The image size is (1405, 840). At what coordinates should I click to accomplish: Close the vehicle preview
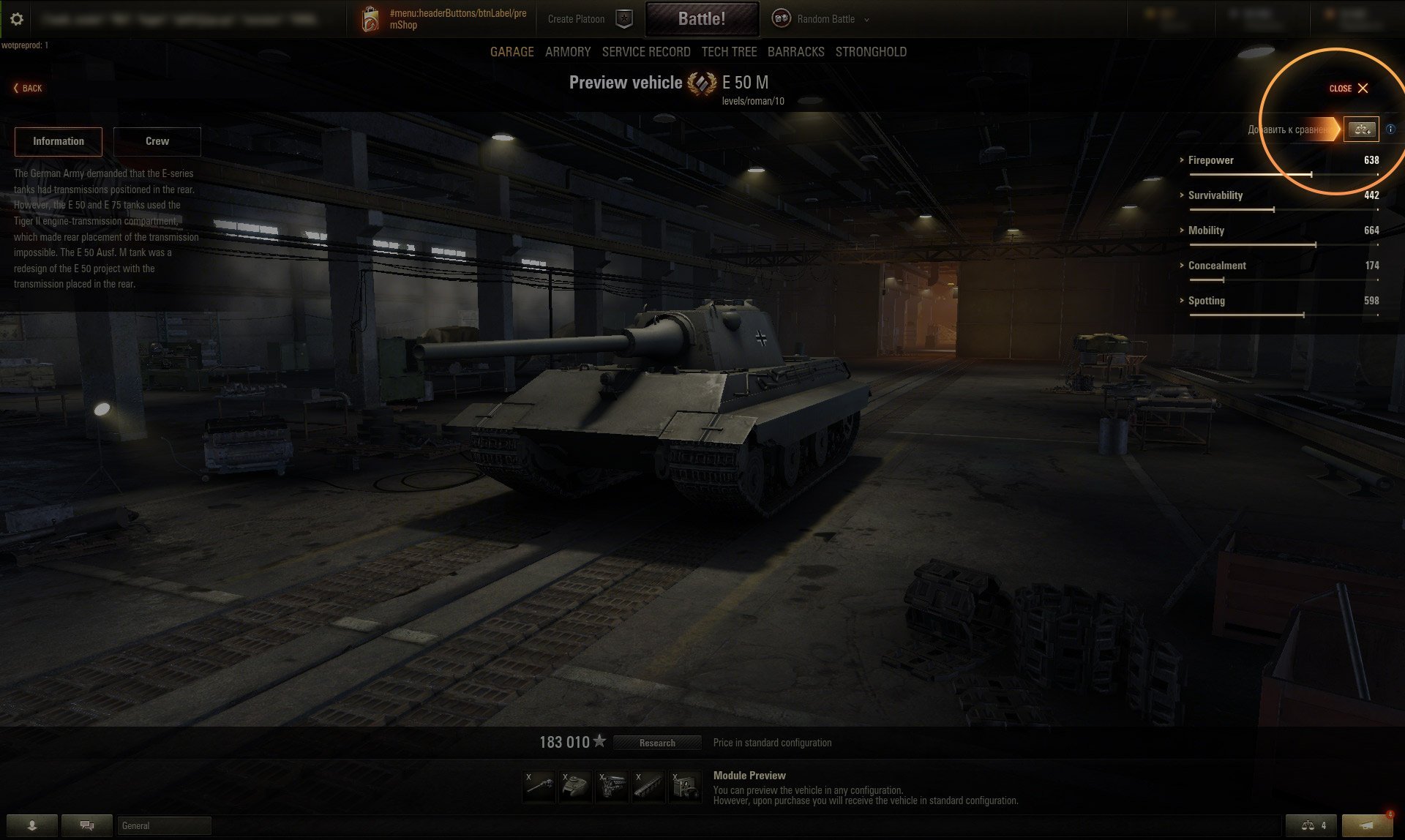(1349, 89)
